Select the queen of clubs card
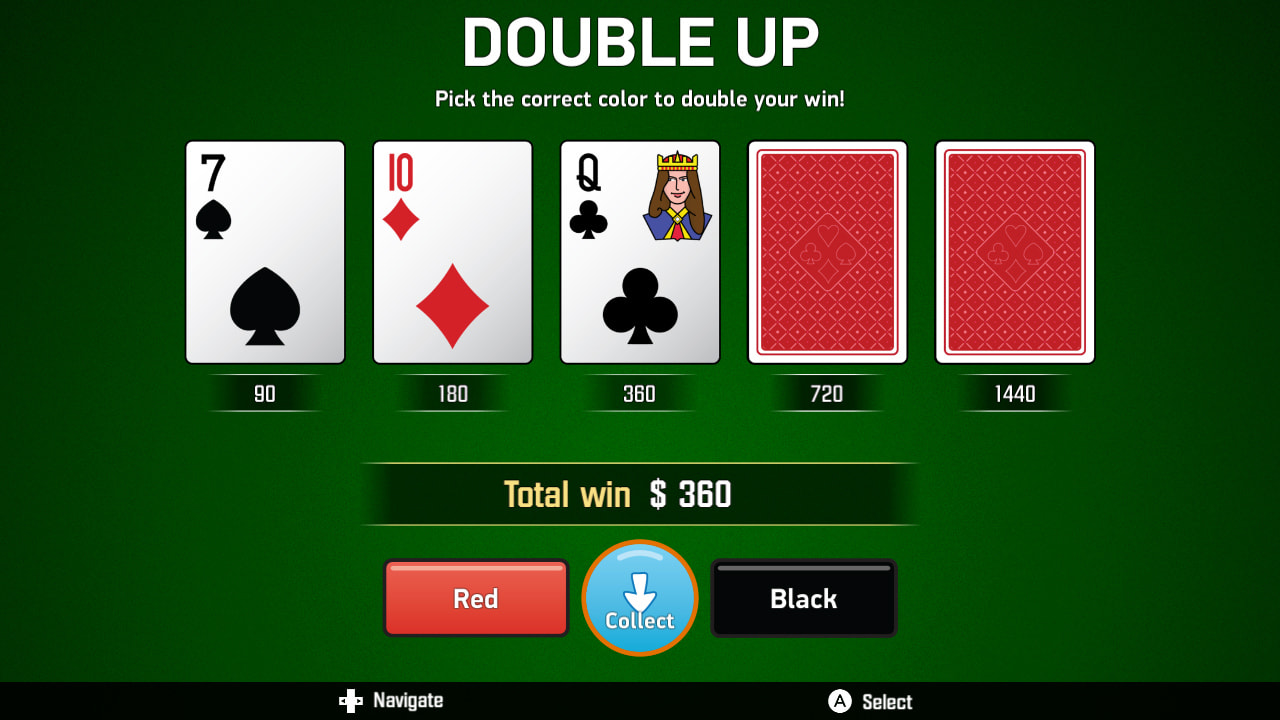This screenshot has height=720, width=1280. (x=639, y=251)
